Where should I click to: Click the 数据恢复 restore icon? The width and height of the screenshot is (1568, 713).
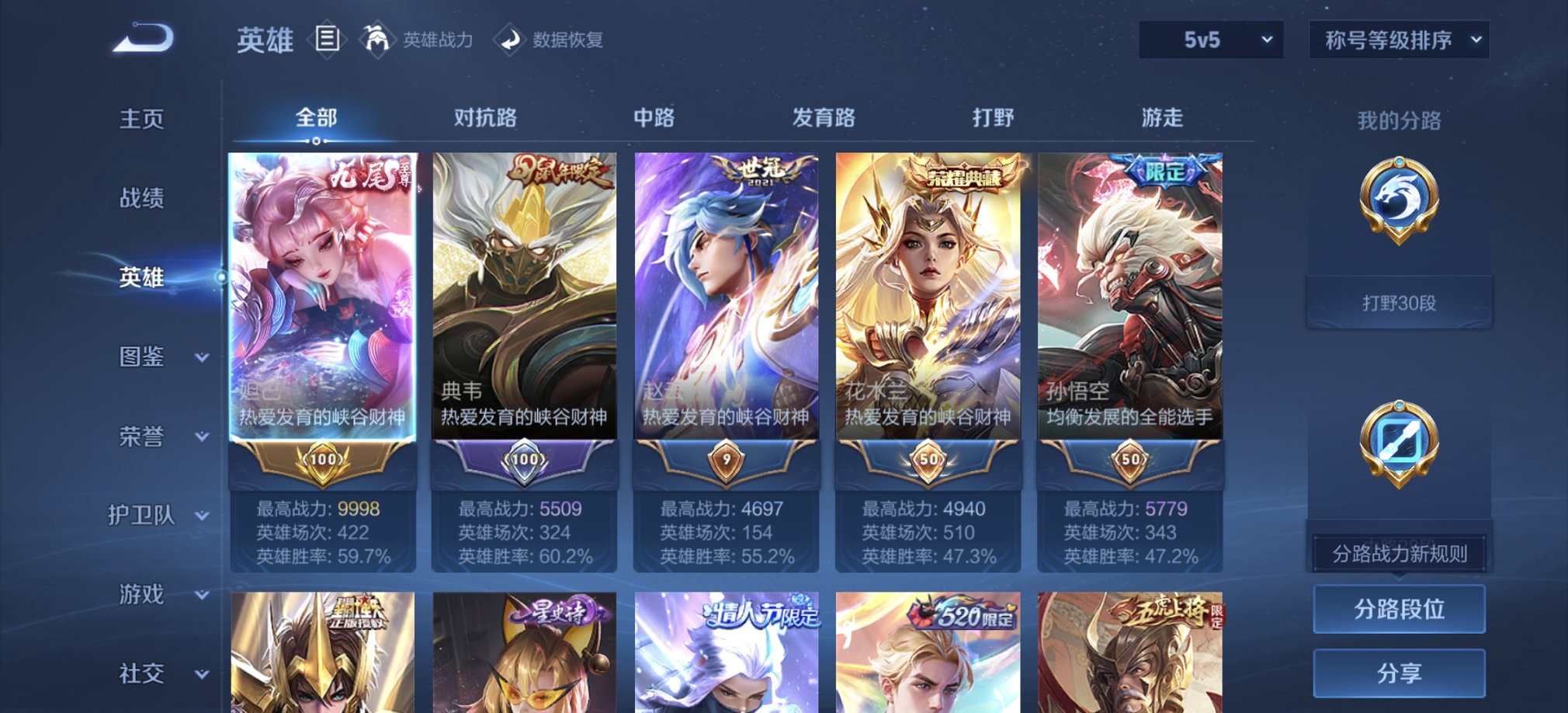coord(511,40)
